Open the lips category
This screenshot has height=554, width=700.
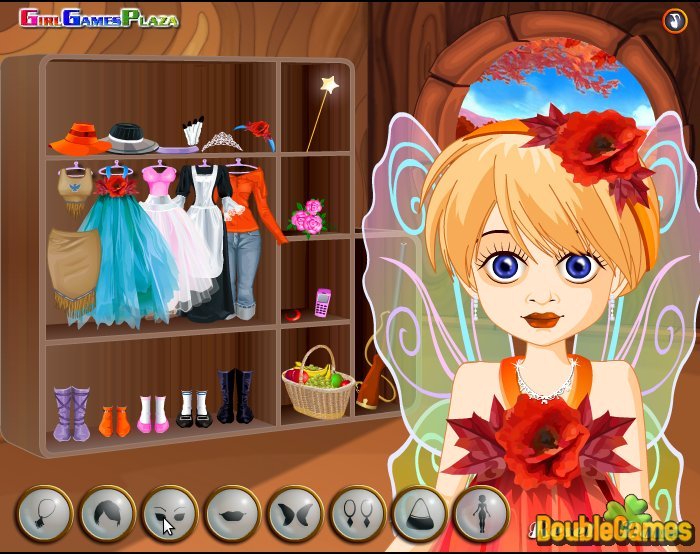(232, 515)
